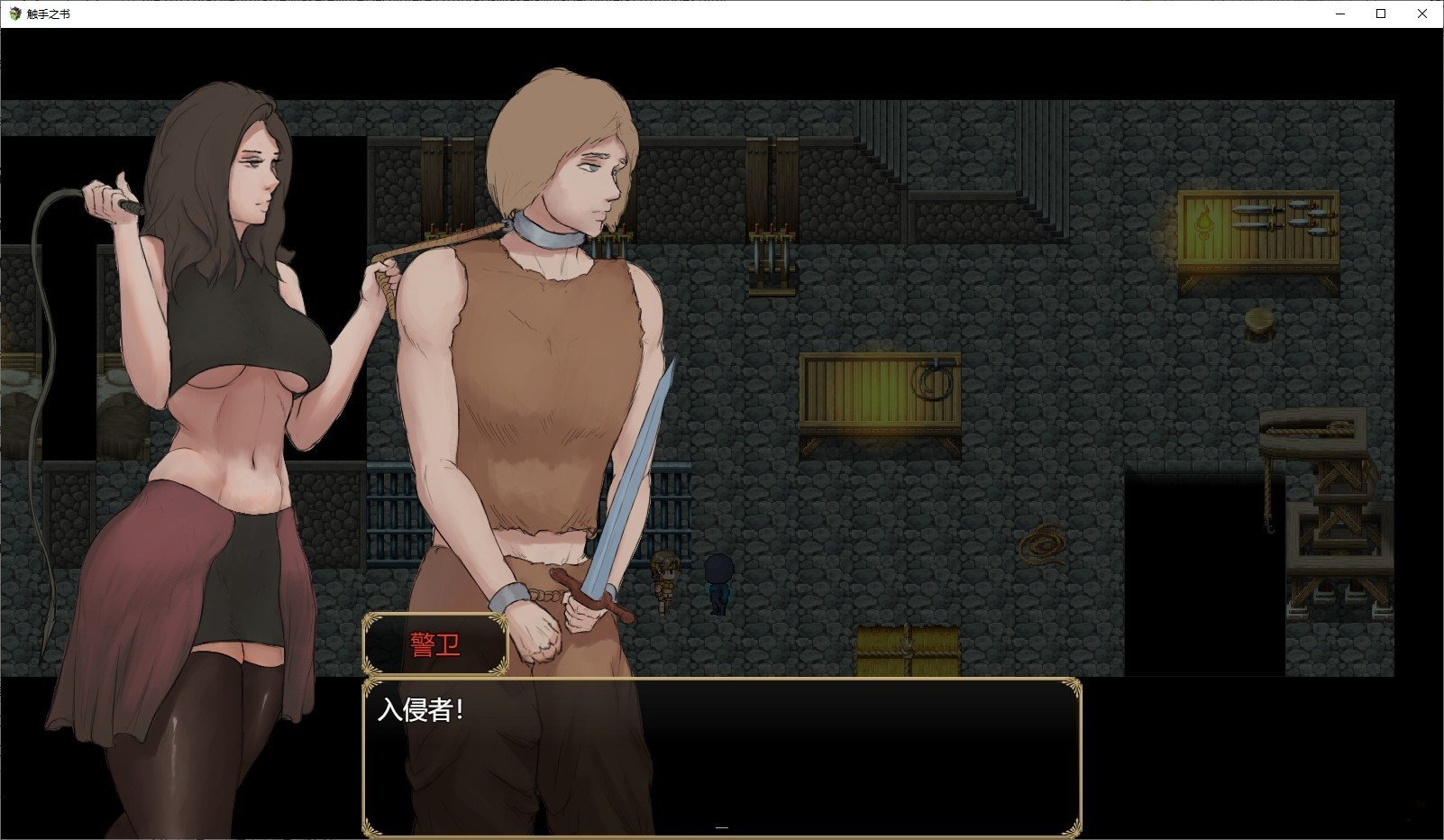
Task: Click the wooden torture rack in the corner
Action: tap(1343, 532)
